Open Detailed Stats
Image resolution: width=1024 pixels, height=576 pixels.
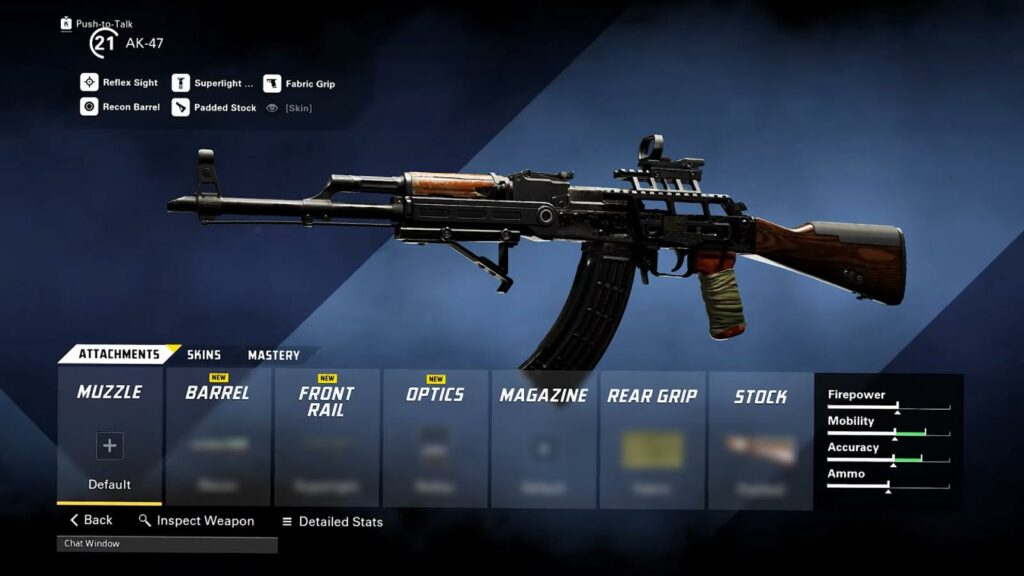[x=332, y=521]
